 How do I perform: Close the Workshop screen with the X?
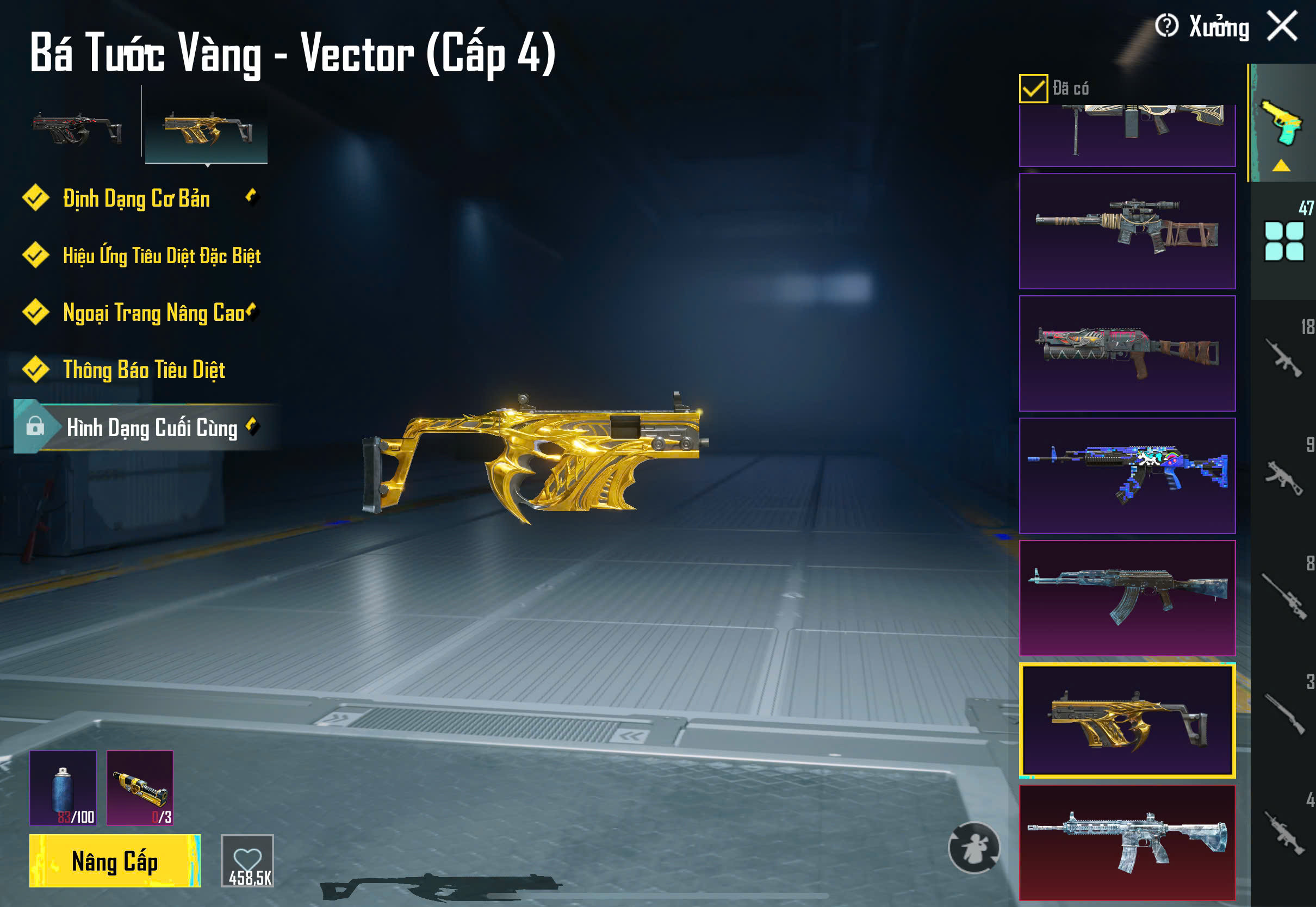click(x=1282, y=27)
